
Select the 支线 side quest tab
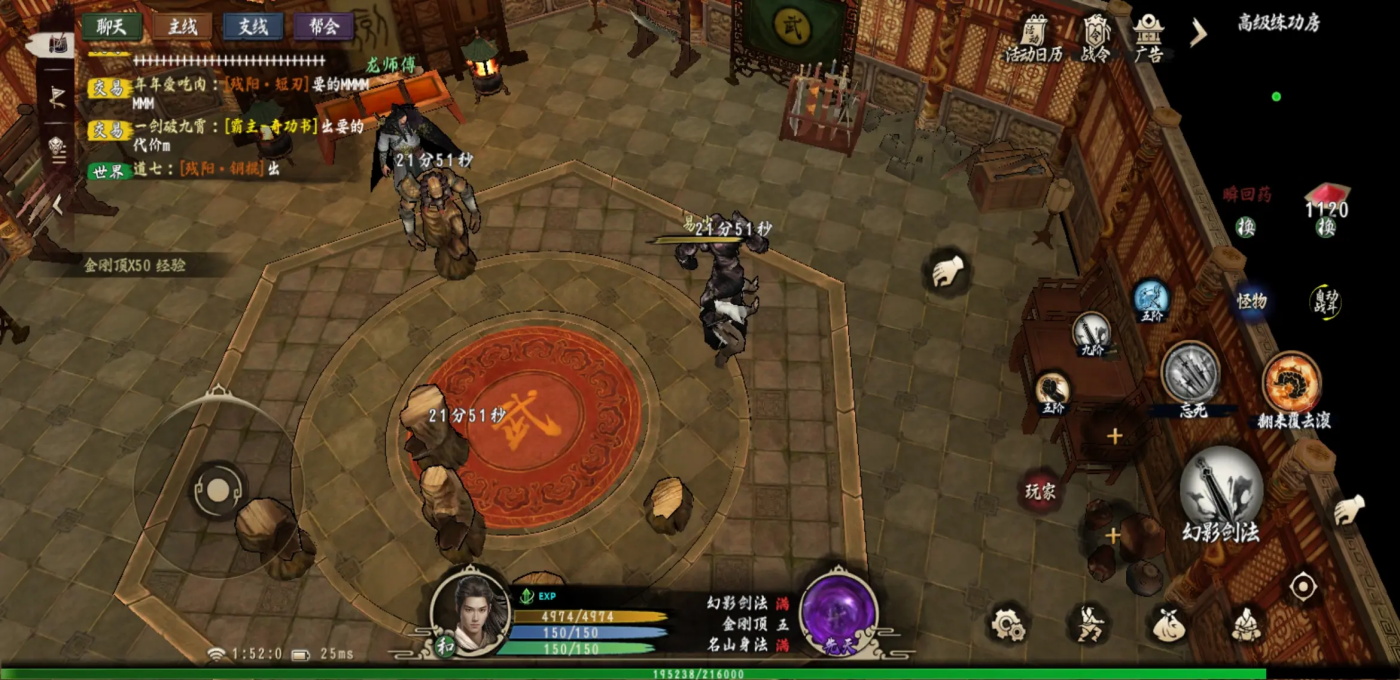pyautogui.click(x=253, y=27)
